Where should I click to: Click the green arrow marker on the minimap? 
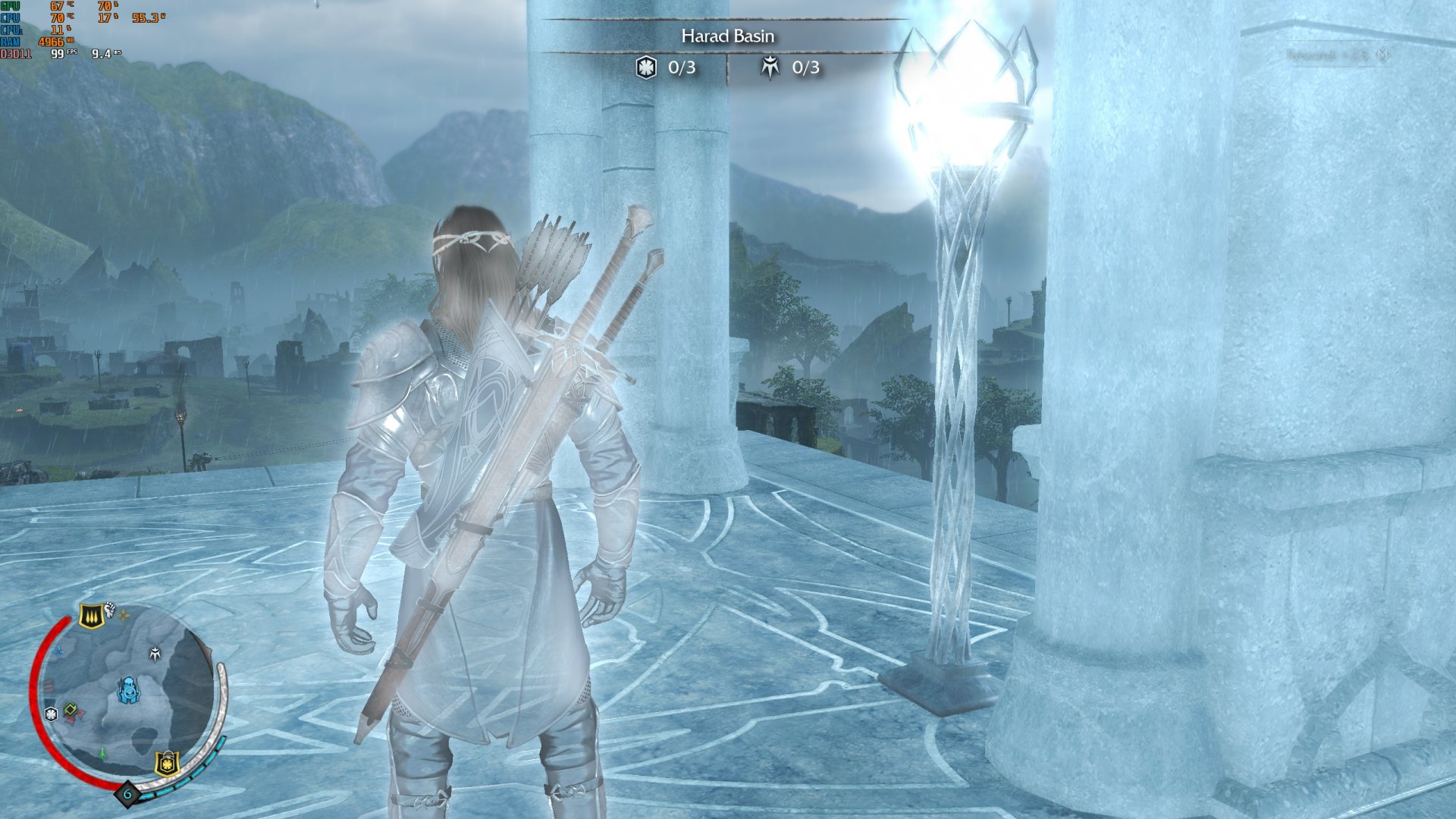pyautogui.click(x=102, y=754)
